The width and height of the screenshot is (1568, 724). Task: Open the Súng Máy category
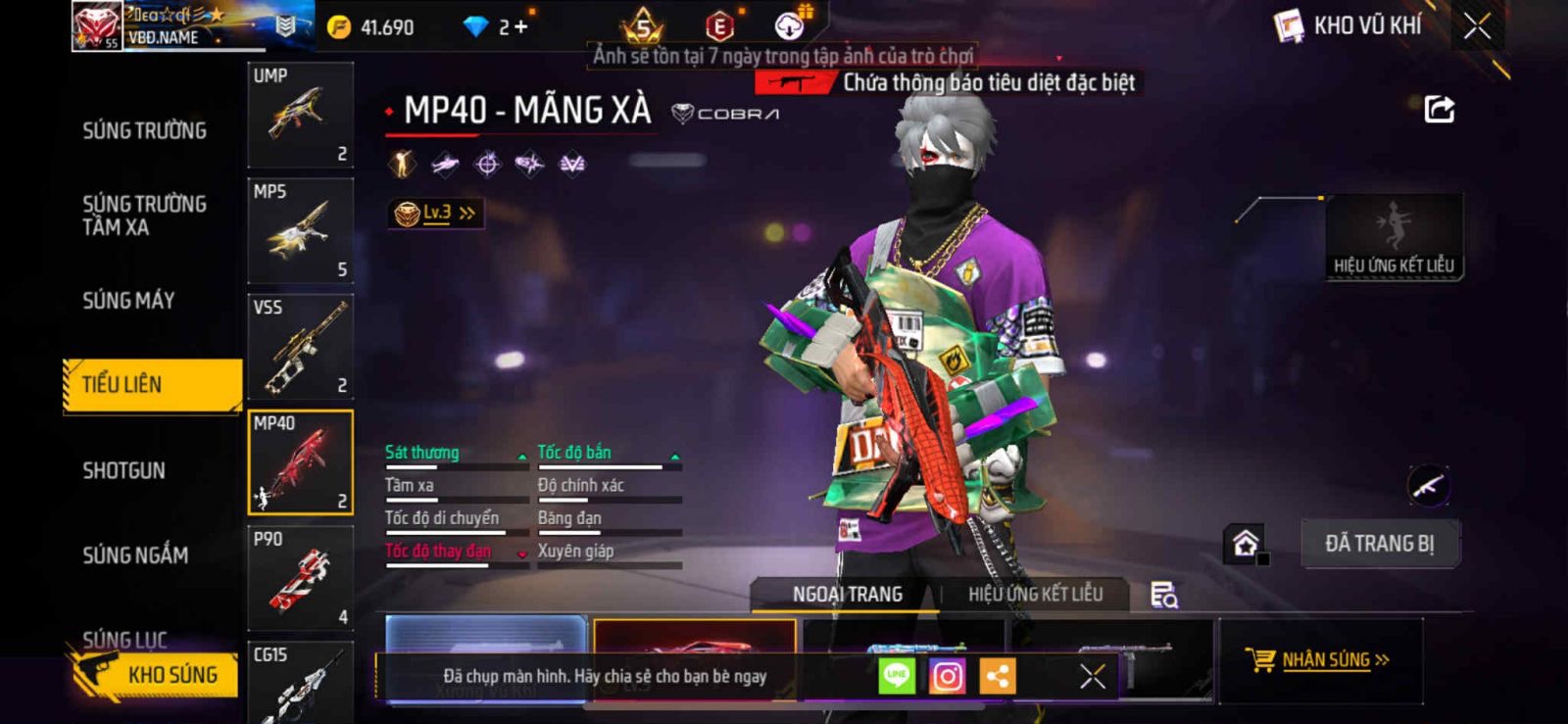tap(128, 301)
